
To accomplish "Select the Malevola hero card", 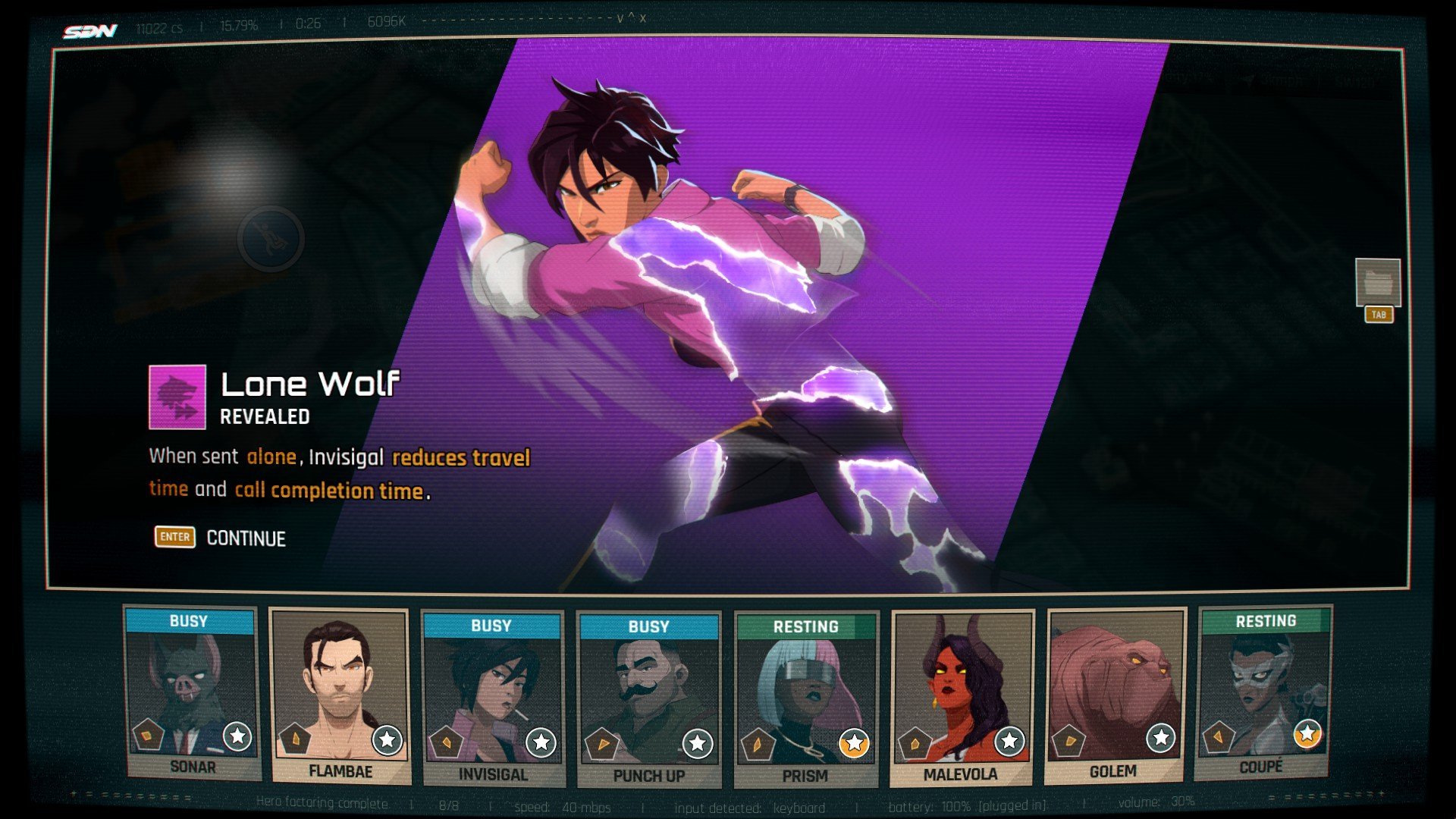I will pyautogui.click(x=962, y=698).
